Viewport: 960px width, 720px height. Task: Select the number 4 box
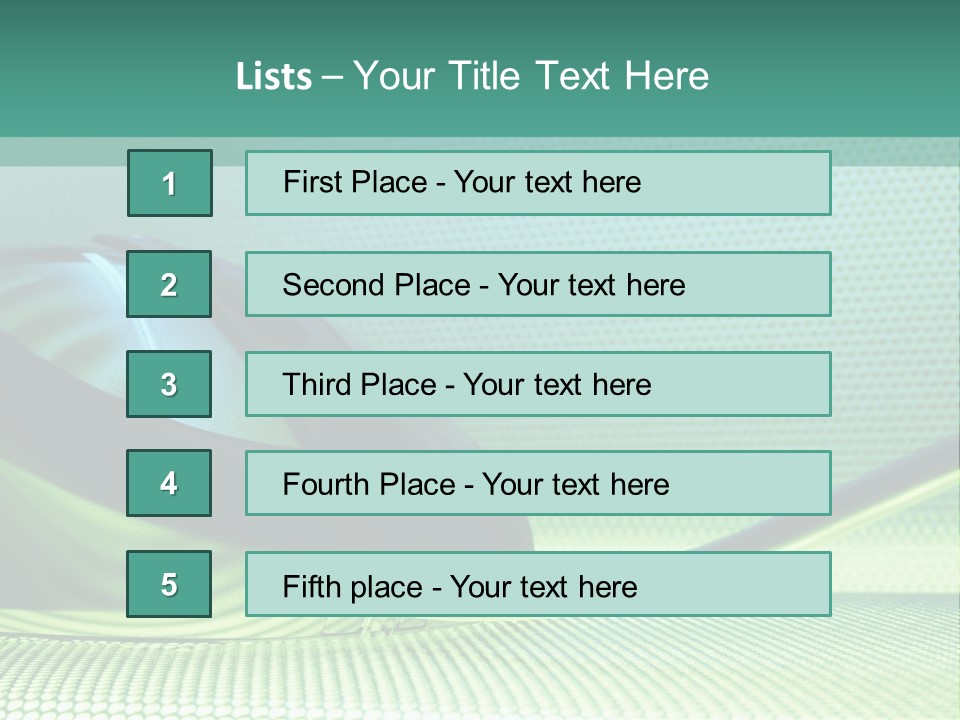(169, 483)
